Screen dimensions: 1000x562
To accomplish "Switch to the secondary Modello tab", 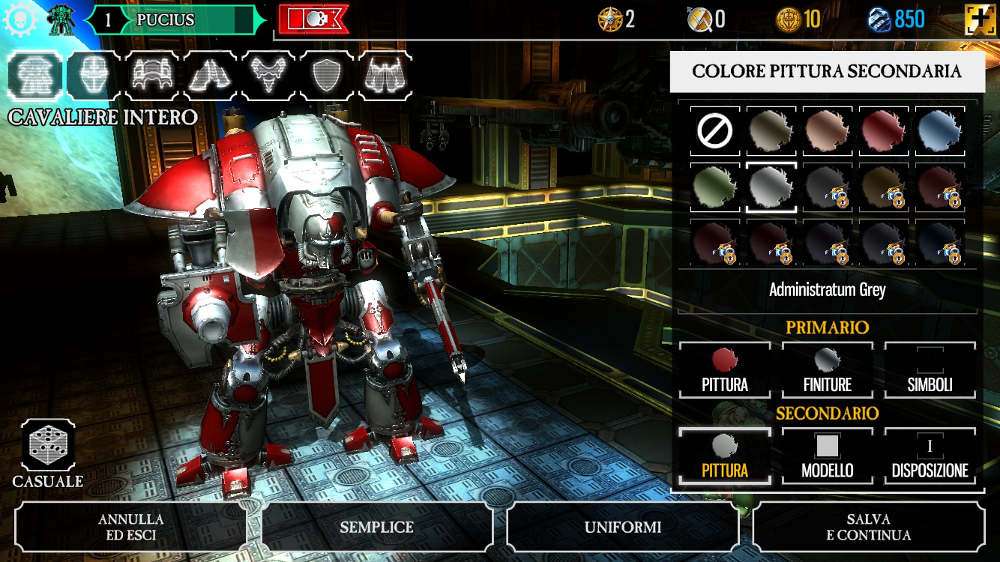I will tap(827, 456).
